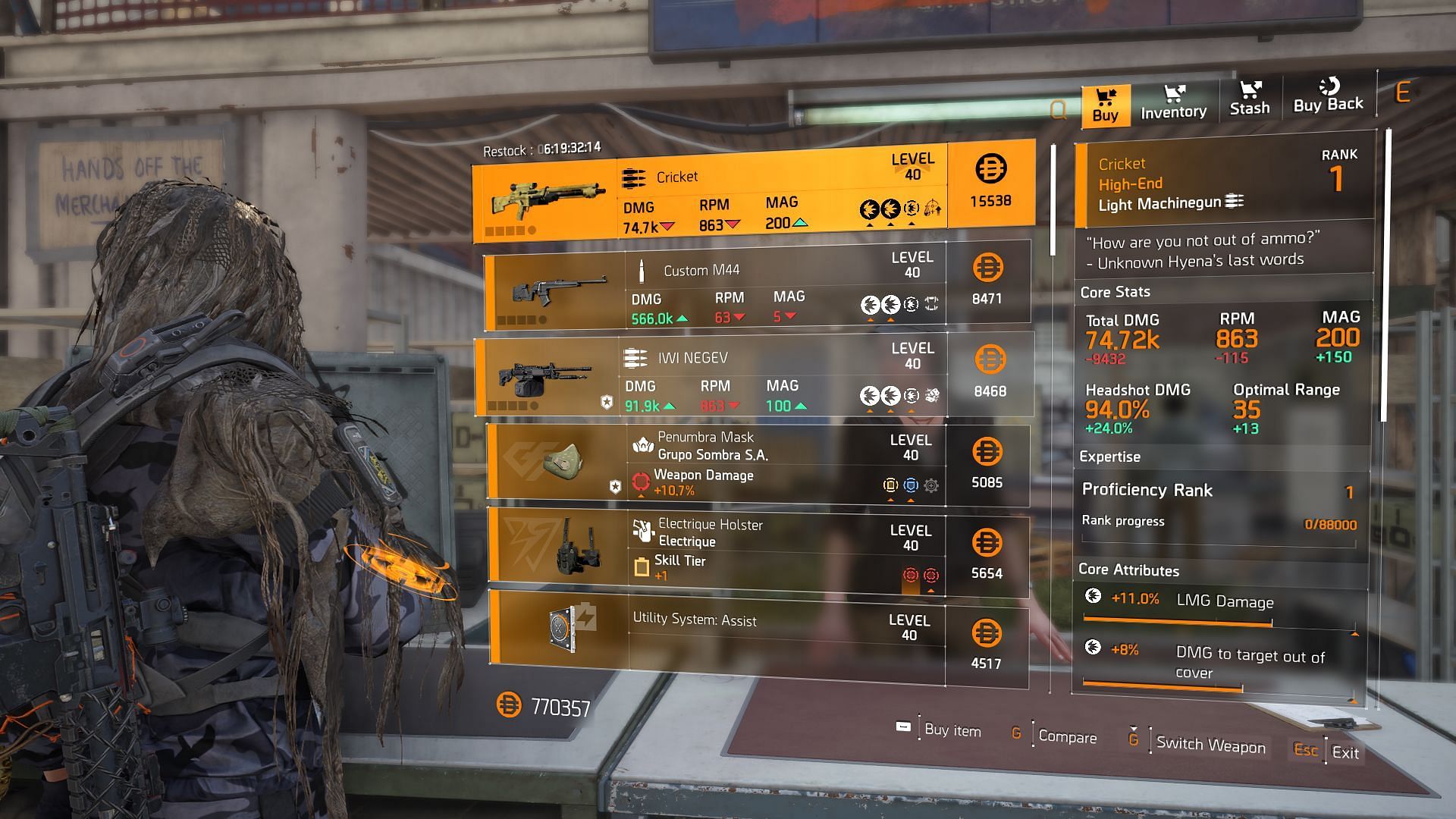The height and width of the screenshot is (819, 1456).
Task: Switch to the Buy tab
Action: click(1106, 105)
